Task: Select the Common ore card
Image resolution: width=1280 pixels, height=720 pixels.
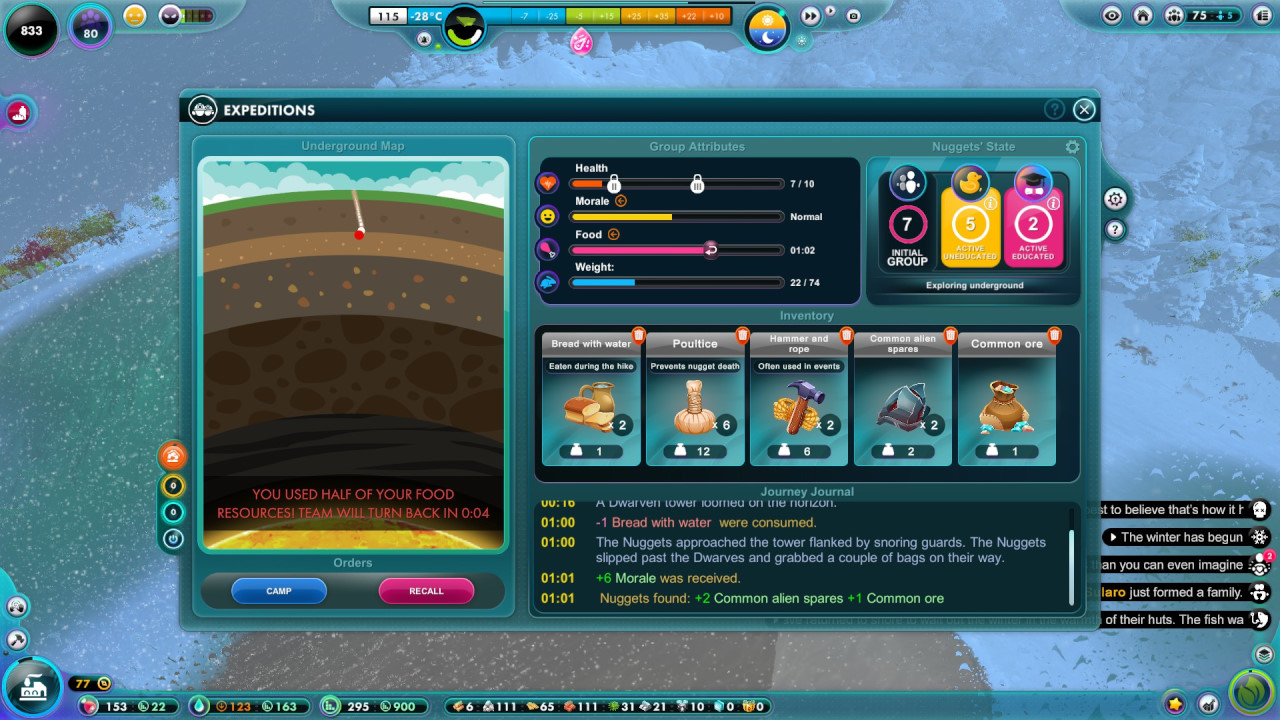Action: point(1007,400)
